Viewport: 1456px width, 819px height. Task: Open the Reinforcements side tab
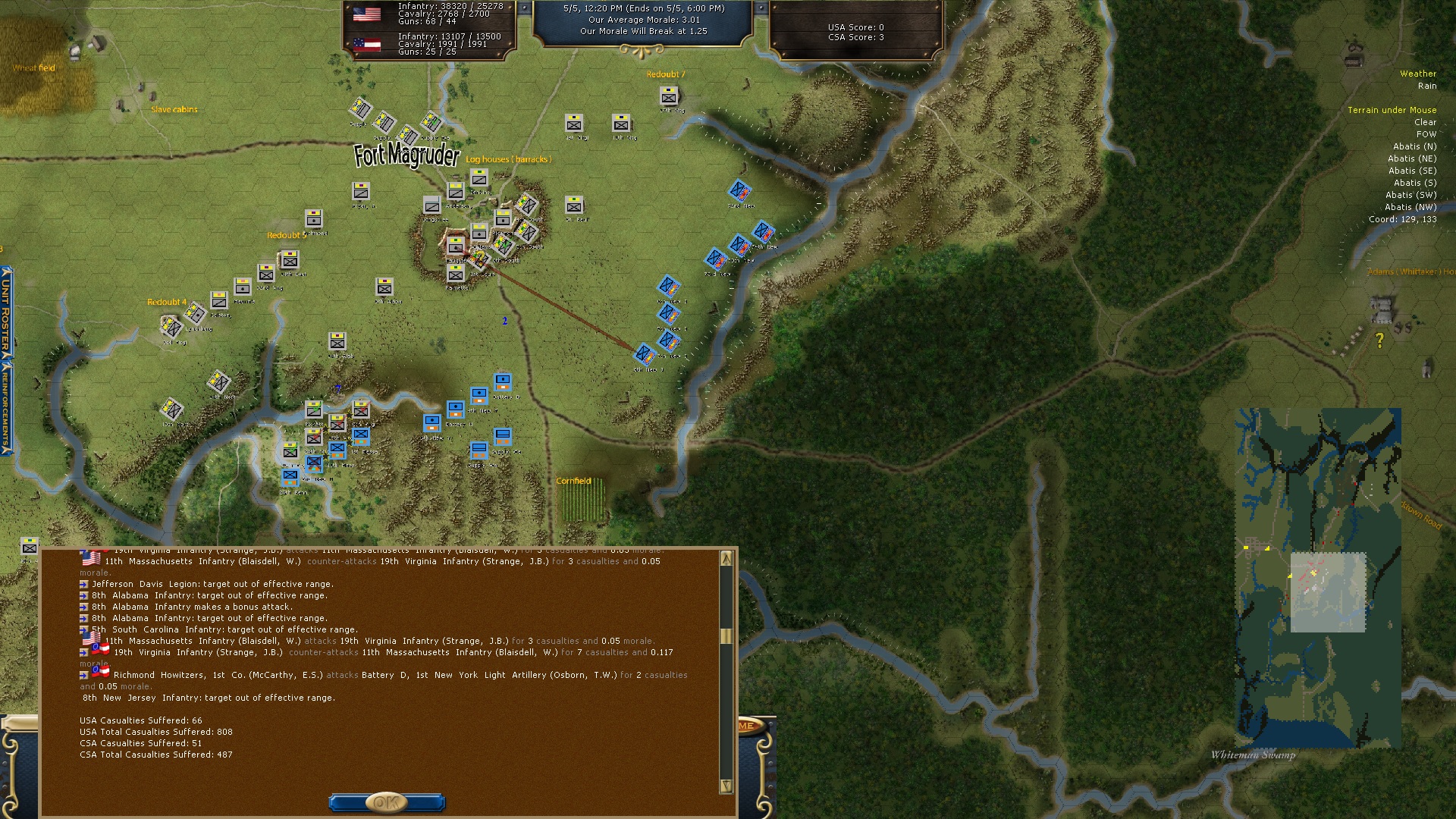[6, 406]
